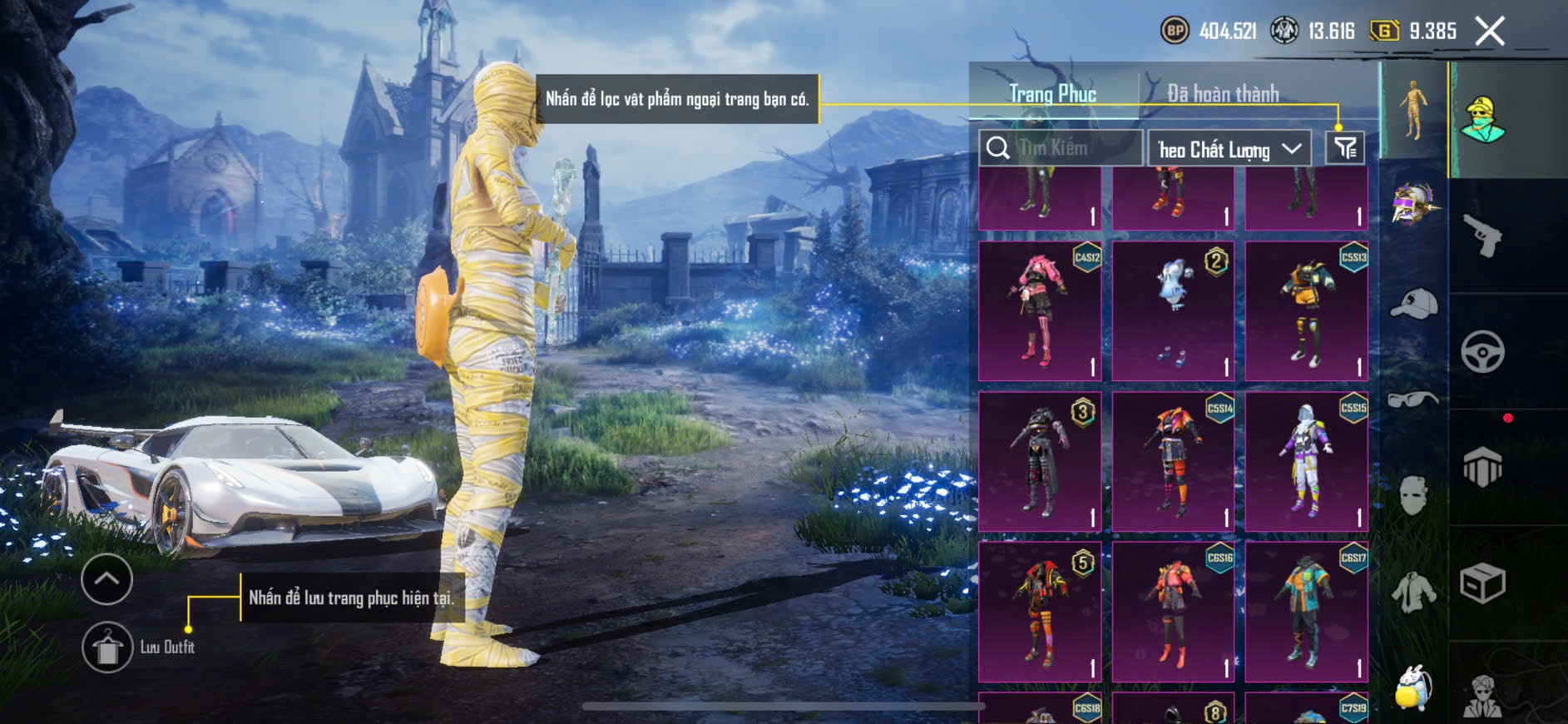1568x724 pixels.
Task: Select the pink-haired C4S12 outfit
Action: coord(1040,311)
